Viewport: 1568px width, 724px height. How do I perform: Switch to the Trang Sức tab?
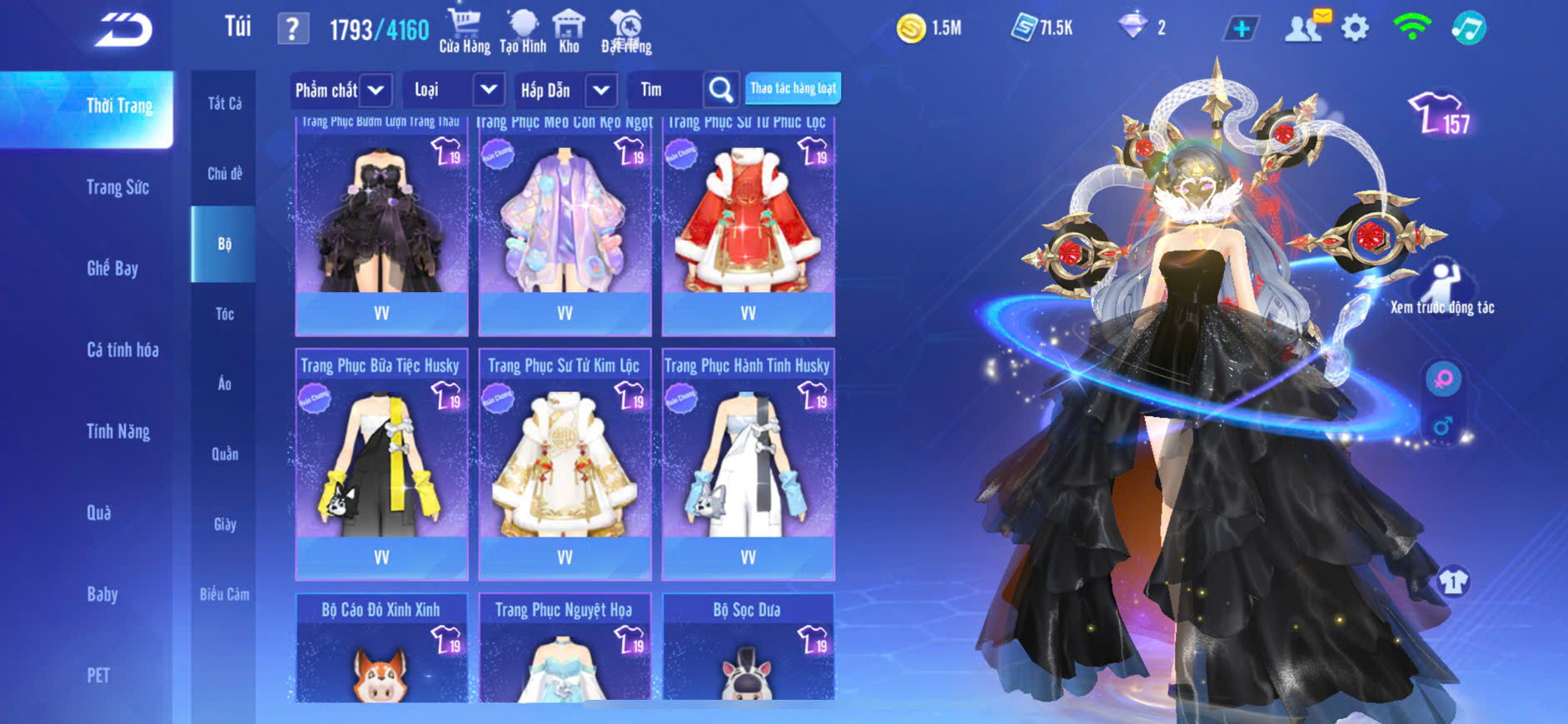point(117,187)
